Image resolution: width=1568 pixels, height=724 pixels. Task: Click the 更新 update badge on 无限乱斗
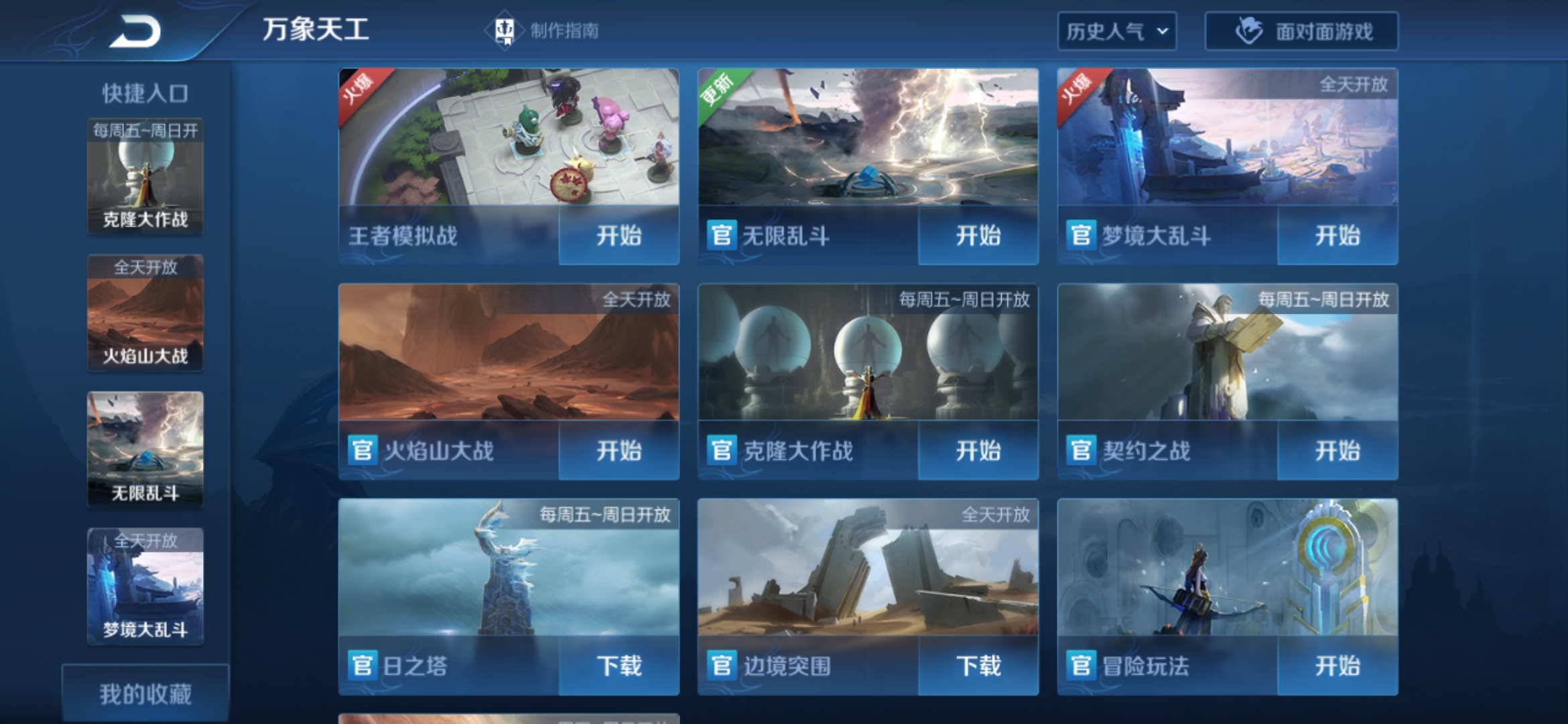click(718, 91)
